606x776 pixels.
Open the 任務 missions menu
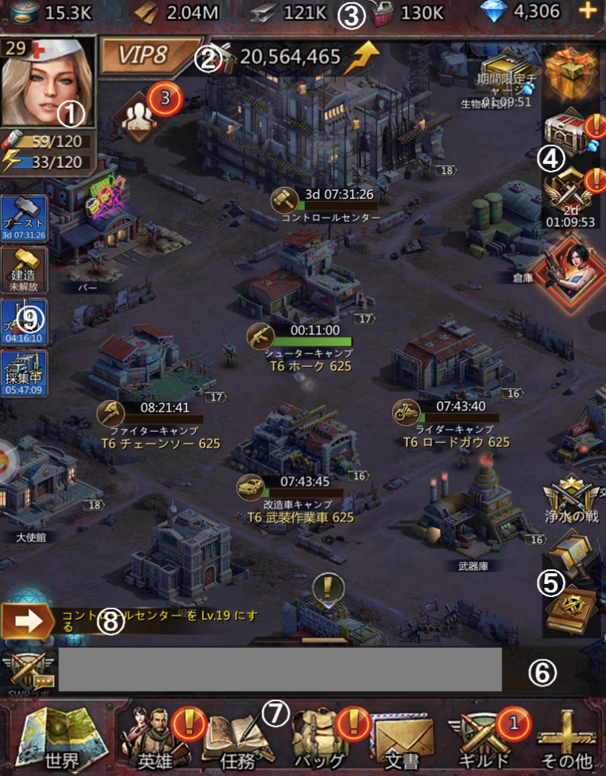coord(237,738)
